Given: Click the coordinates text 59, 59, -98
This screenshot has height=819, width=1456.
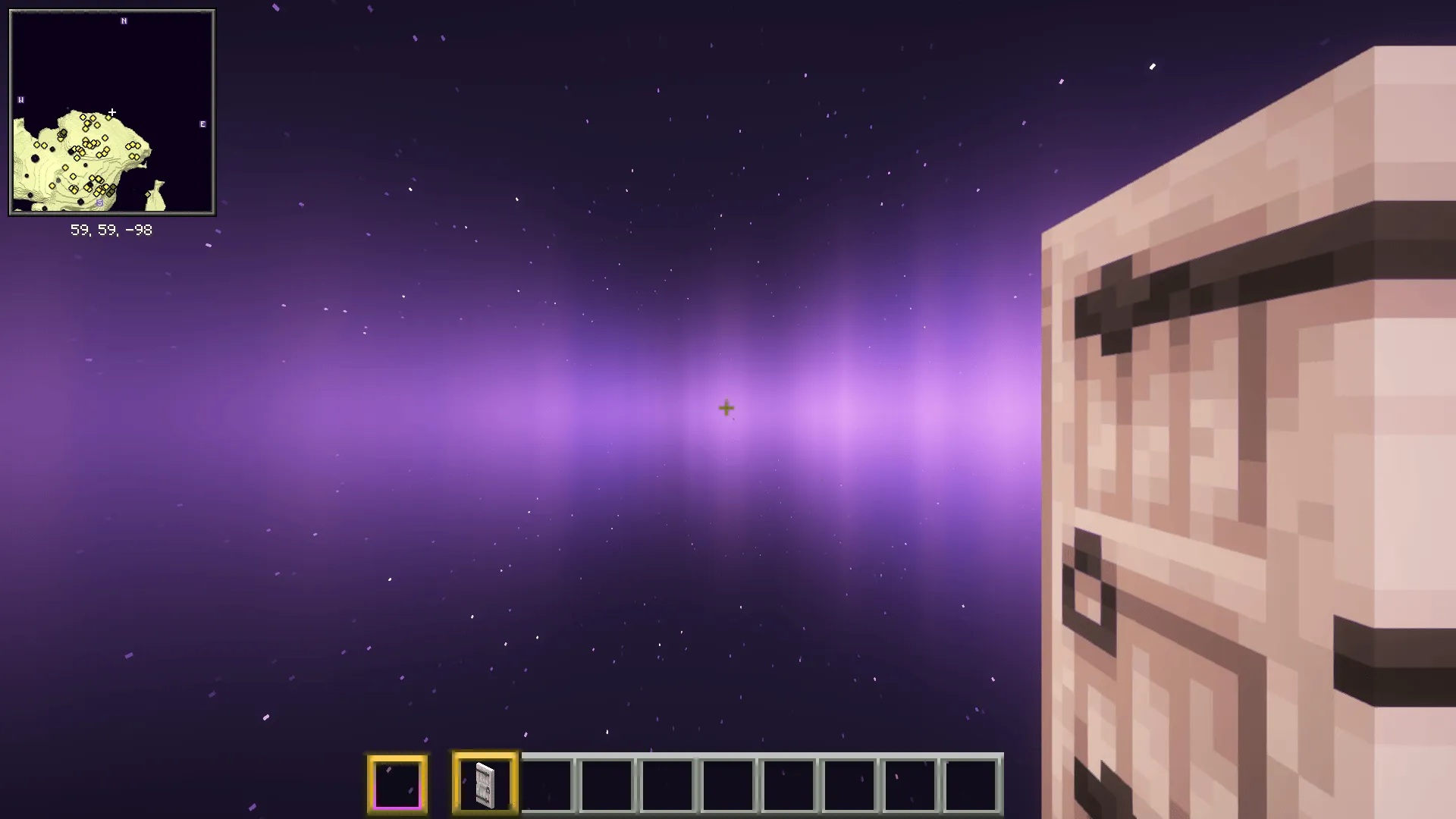Looking at the screenshot, I should tap(111, 230).
